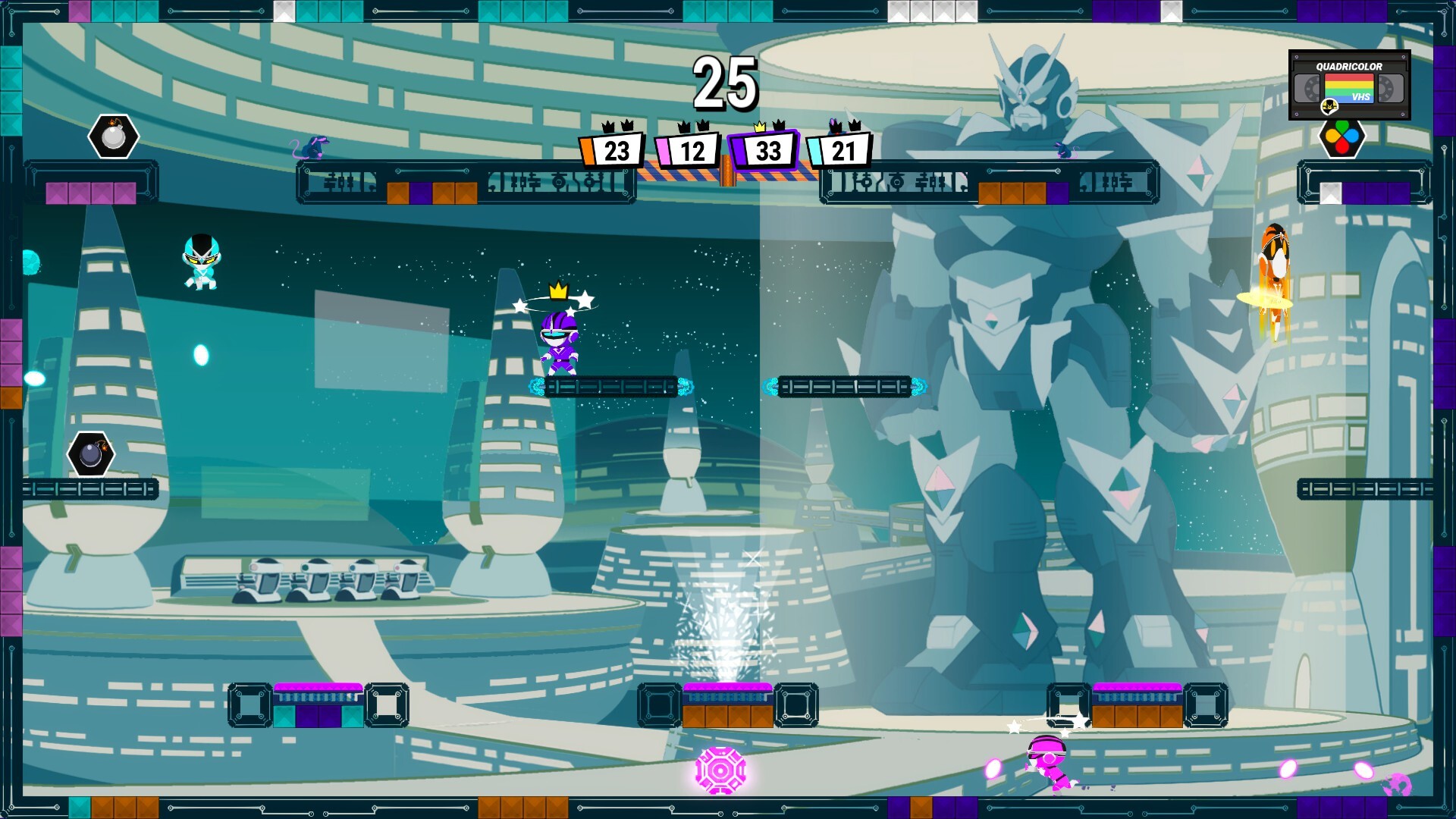Image resolution: width=1456 pixels, height=819 pixels.
Task: Open the VHS panel in the top right corner
Action: pyautogui.click(x=1350, y=86)
